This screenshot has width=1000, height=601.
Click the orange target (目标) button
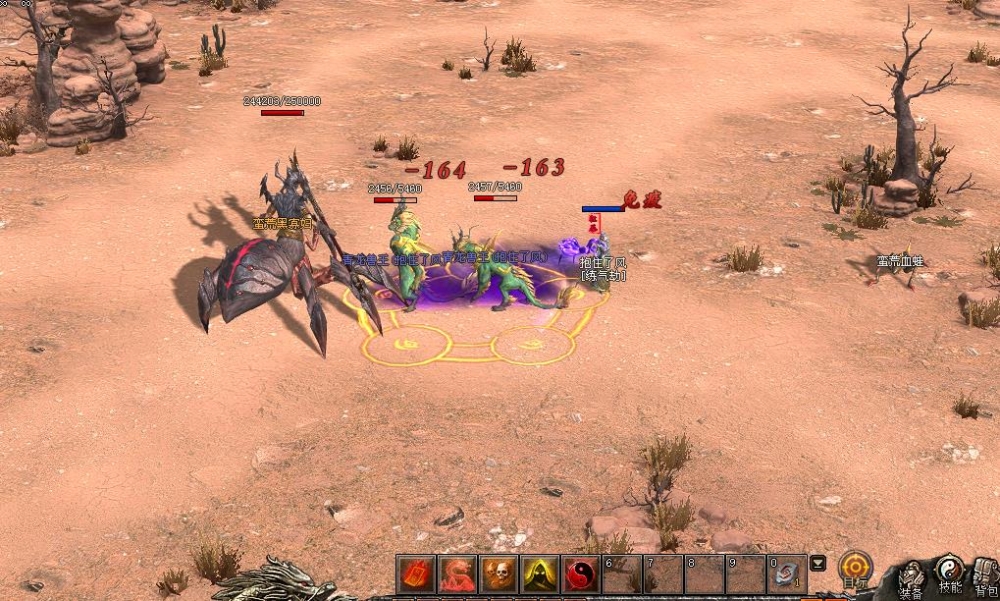tap(855, 569)
